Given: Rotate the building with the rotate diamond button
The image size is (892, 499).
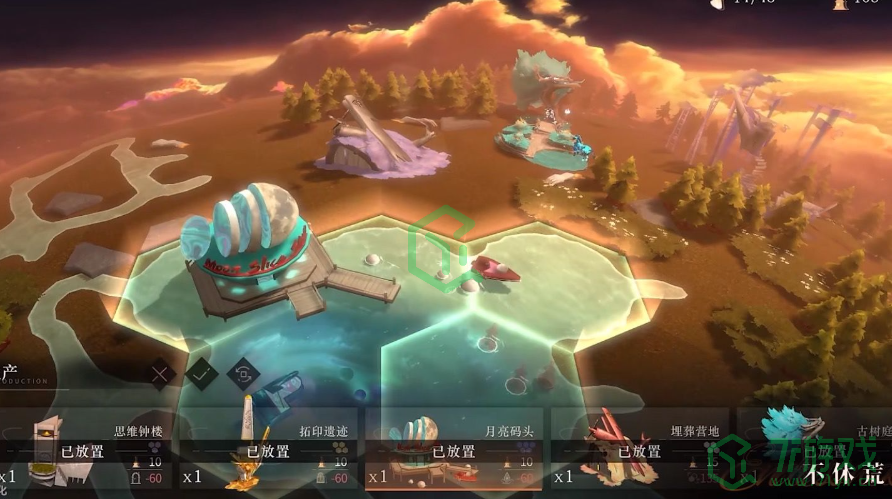Looking at the screenshot, I should 243,374.
